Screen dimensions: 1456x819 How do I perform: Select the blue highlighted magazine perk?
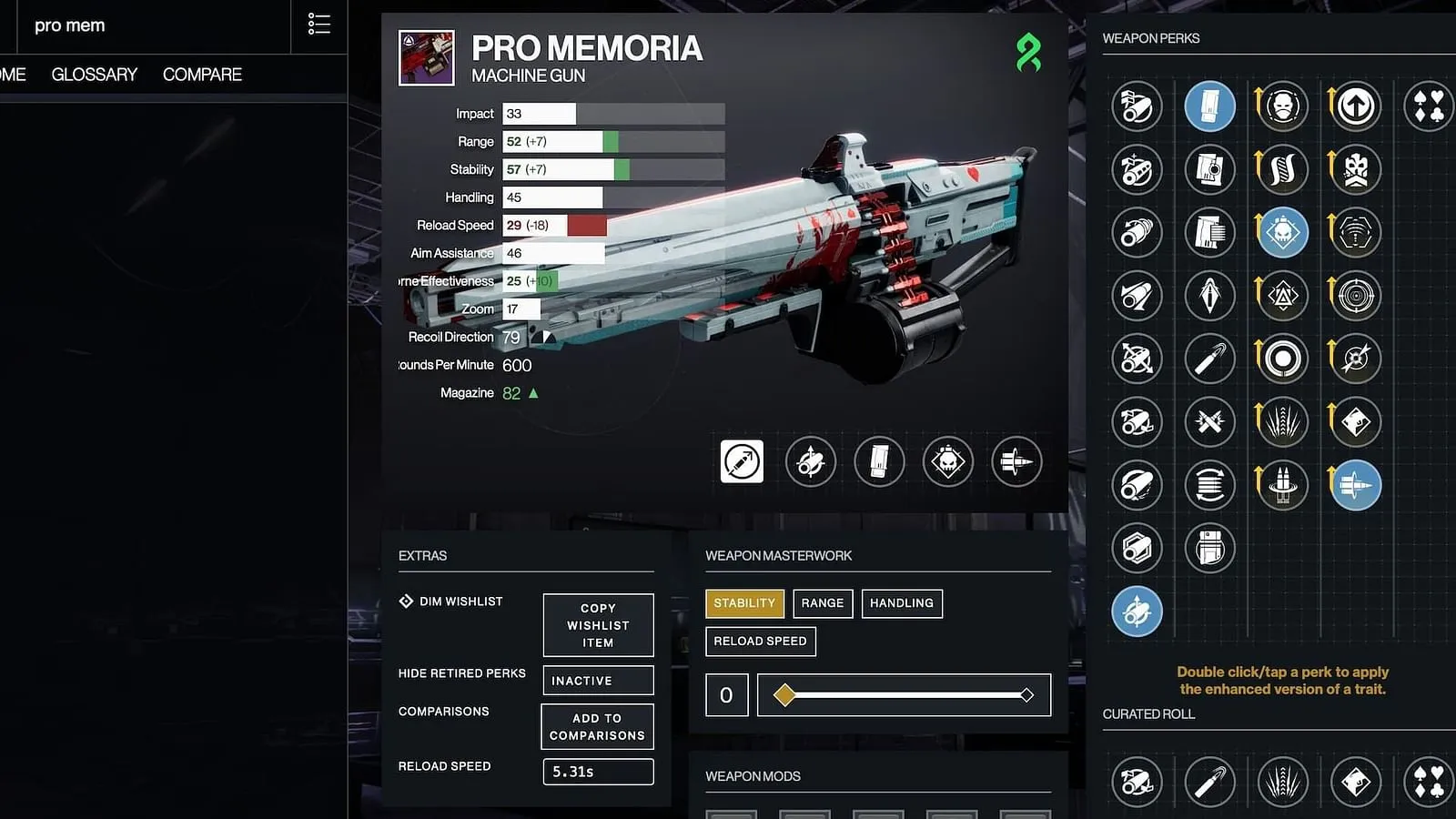coord(1209,106)
